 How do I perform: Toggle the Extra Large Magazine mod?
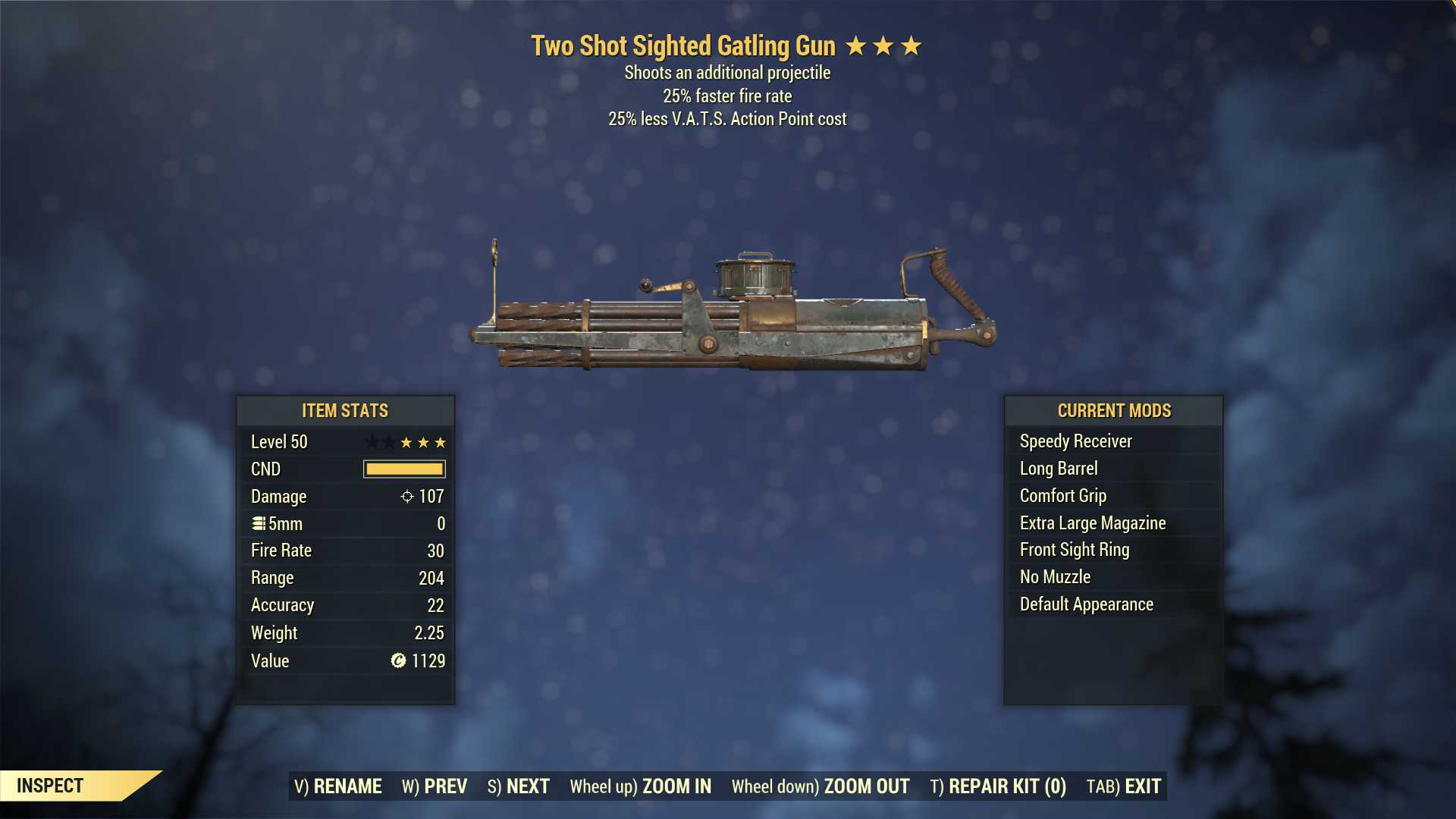(1092, 522)
